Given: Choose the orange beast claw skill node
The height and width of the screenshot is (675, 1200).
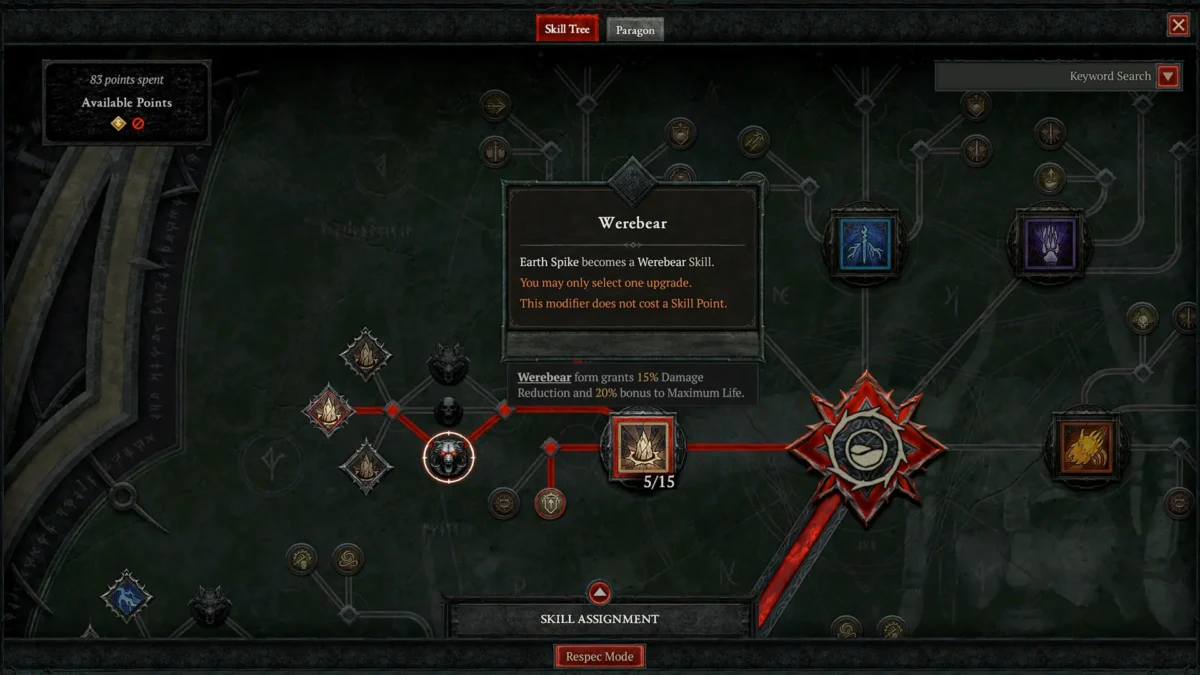Looking at the screenshot, I should (x=1086, y=448).
